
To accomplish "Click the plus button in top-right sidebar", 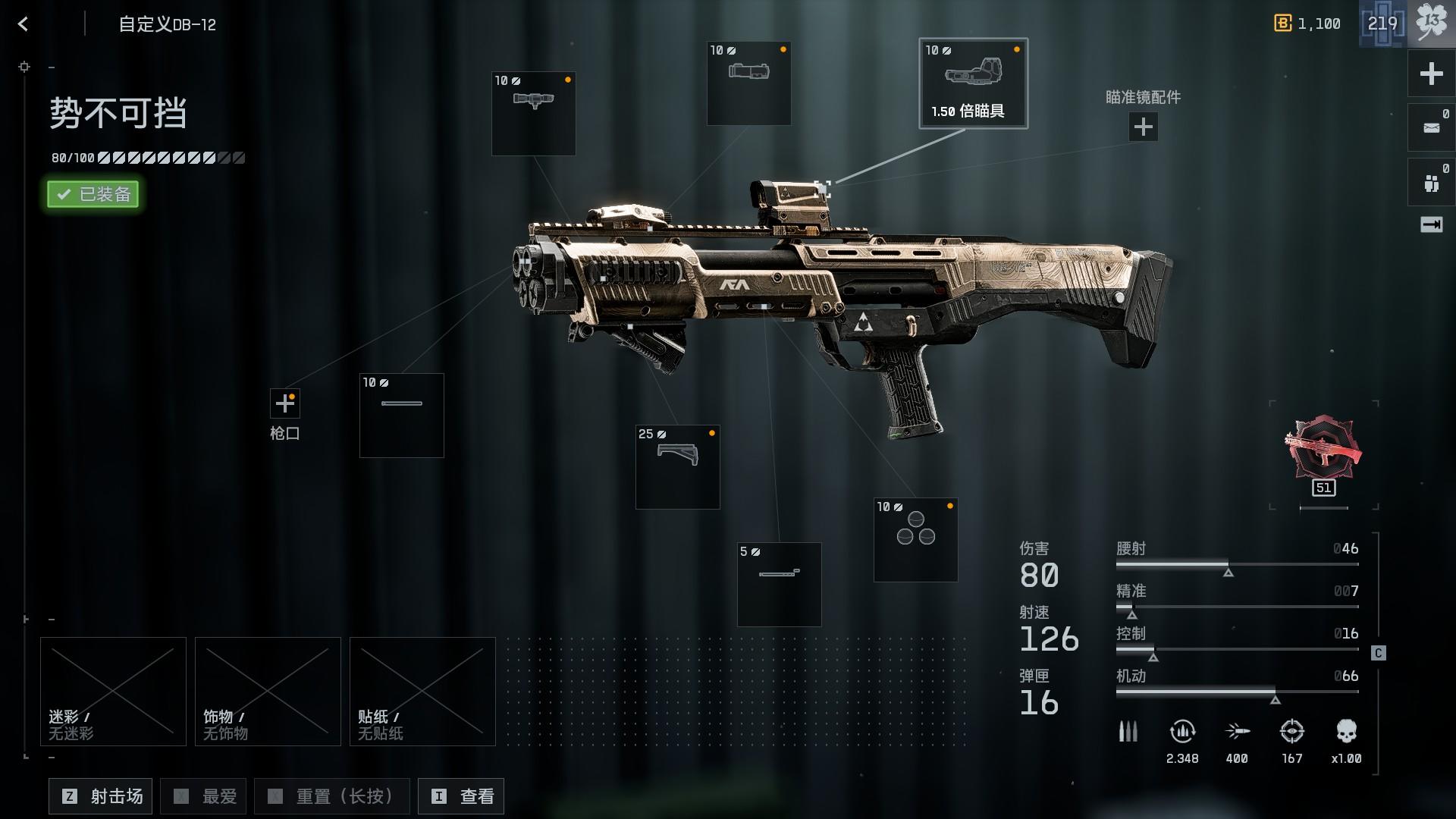I will point(1431,74).
